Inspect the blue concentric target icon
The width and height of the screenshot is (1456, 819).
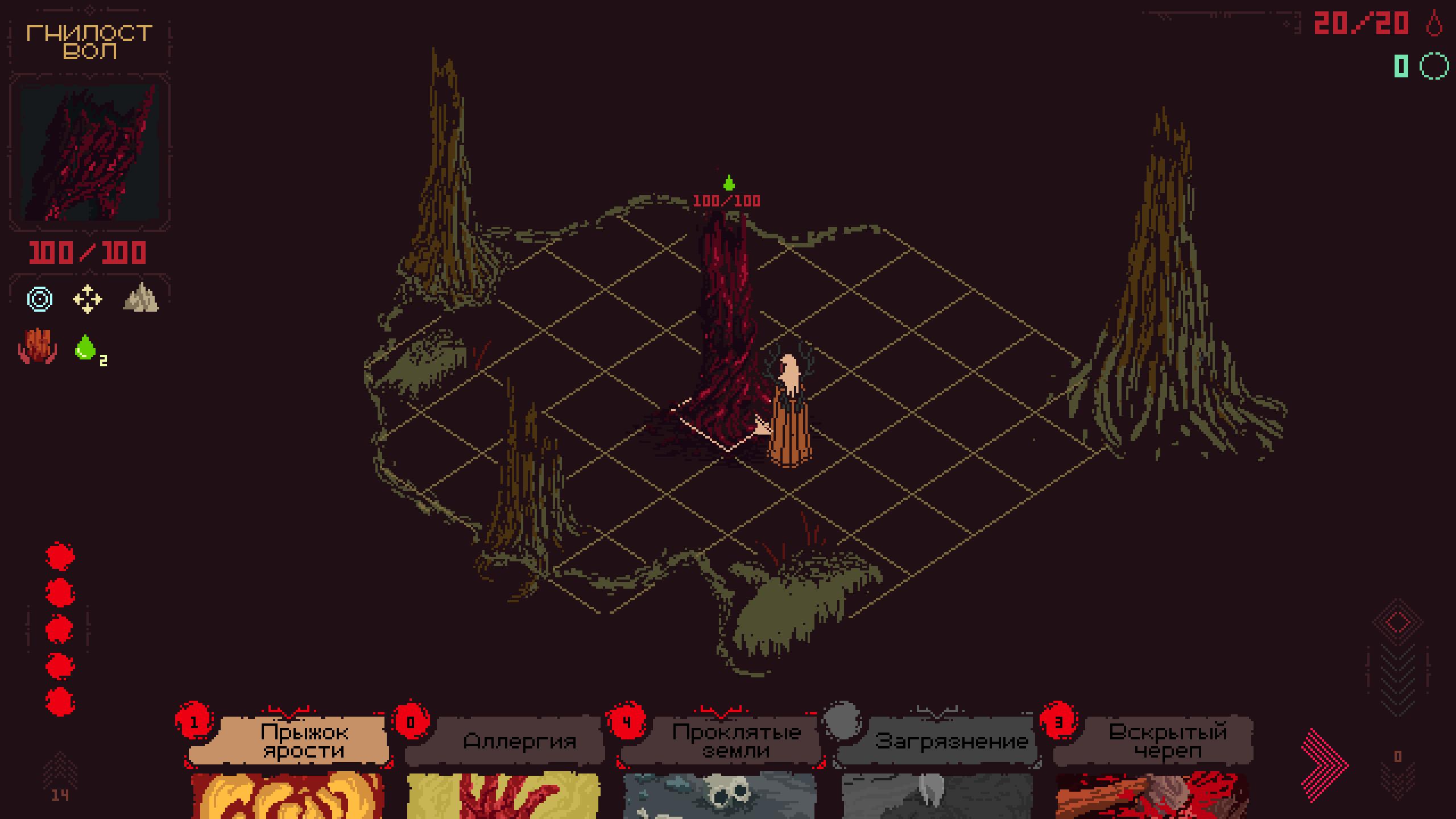[40, 299]
